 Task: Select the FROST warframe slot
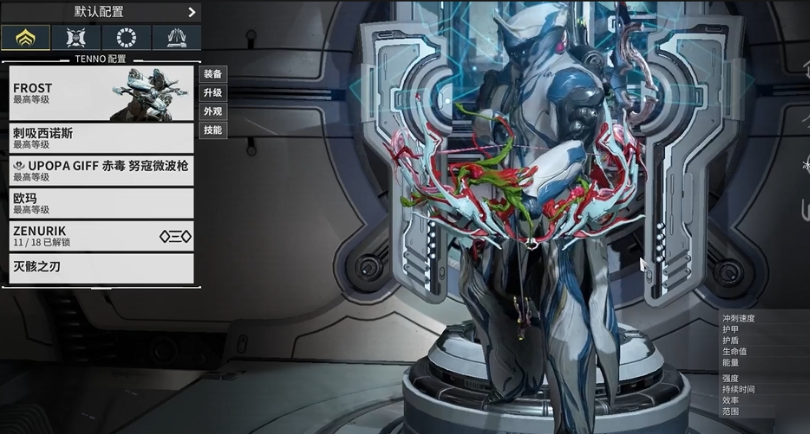click(x=100, y=93)
